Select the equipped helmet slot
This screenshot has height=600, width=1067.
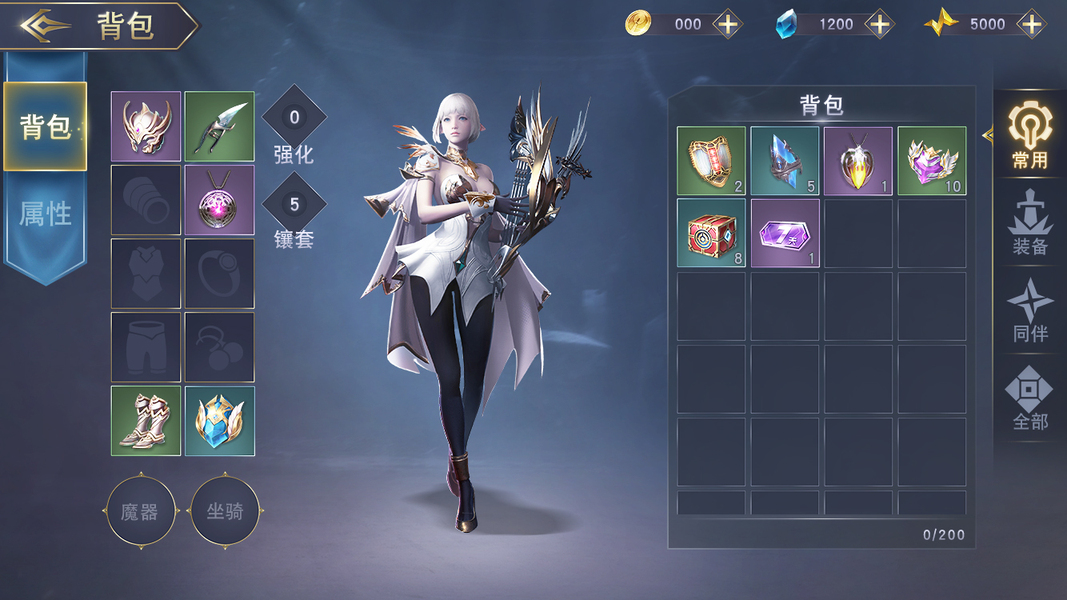tap(146, 127)
